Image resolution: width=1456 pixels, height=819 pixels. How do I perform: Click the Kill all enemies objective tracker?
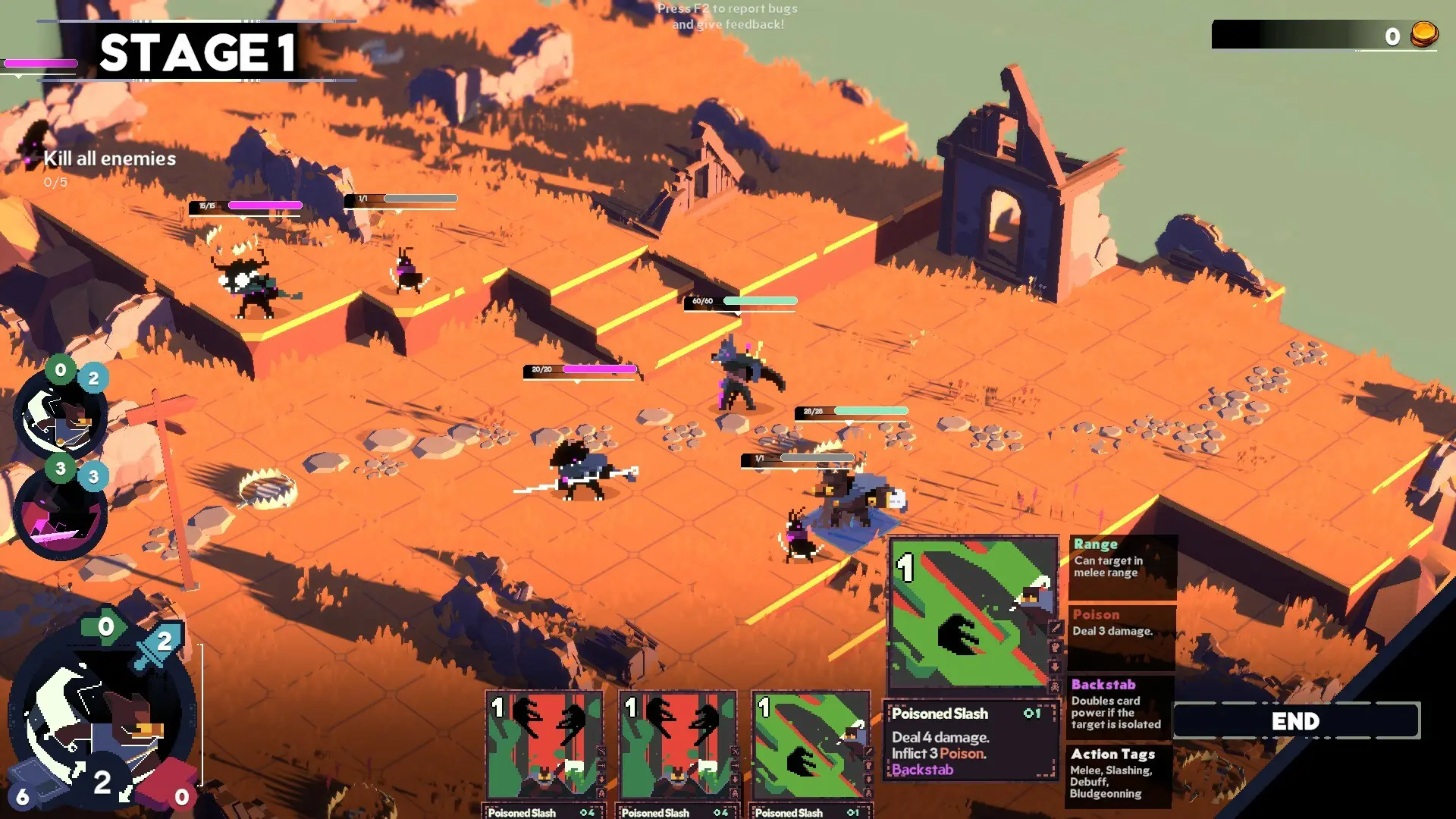[109, 159]
